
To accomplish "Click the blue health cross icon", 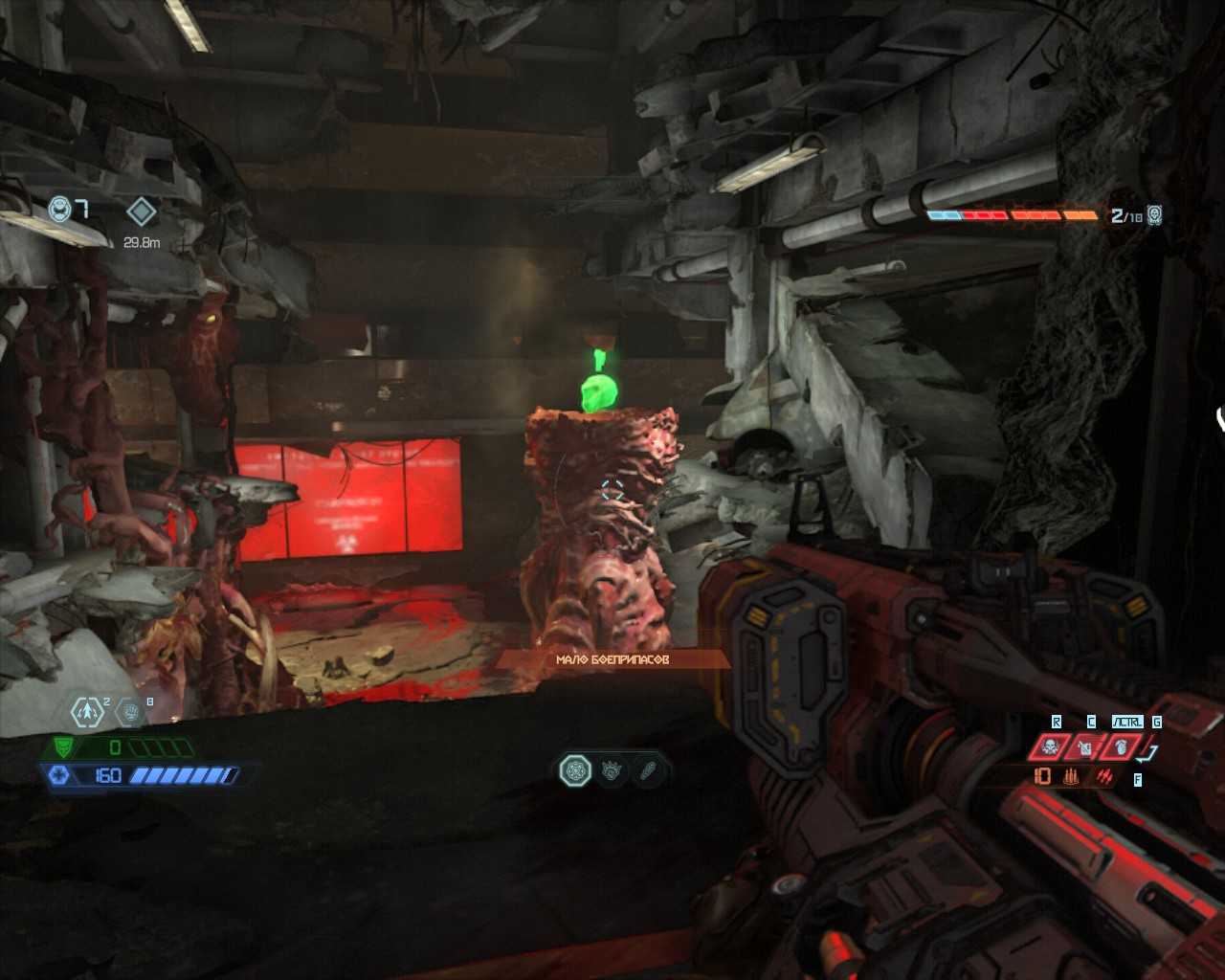I will pyautogui.click(x=59, y=775).
